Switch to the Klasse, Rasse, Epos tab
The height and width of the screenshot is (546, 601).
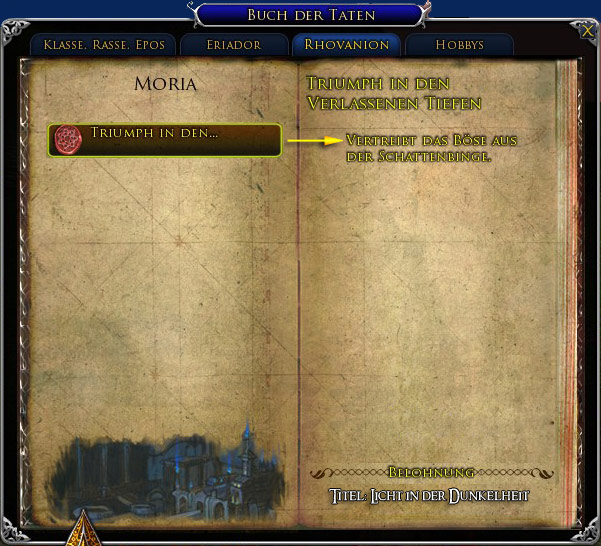pyautogui.click(x=104, y=45)
